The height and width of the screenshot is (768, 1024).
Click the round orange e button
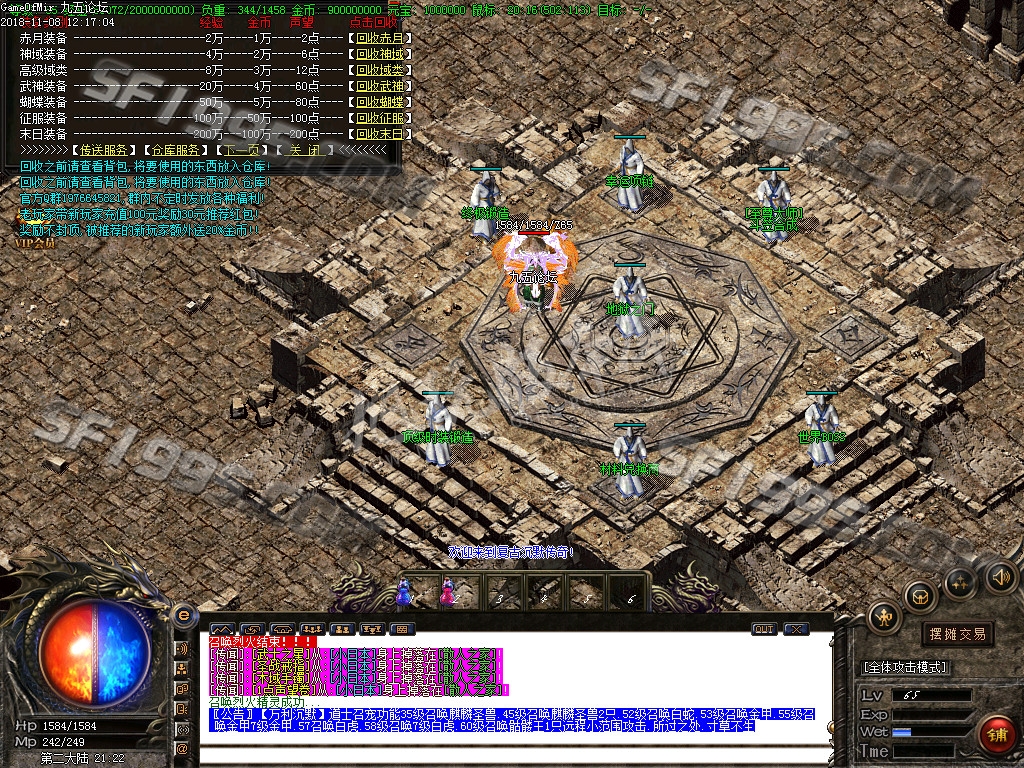tap(183, 615)
